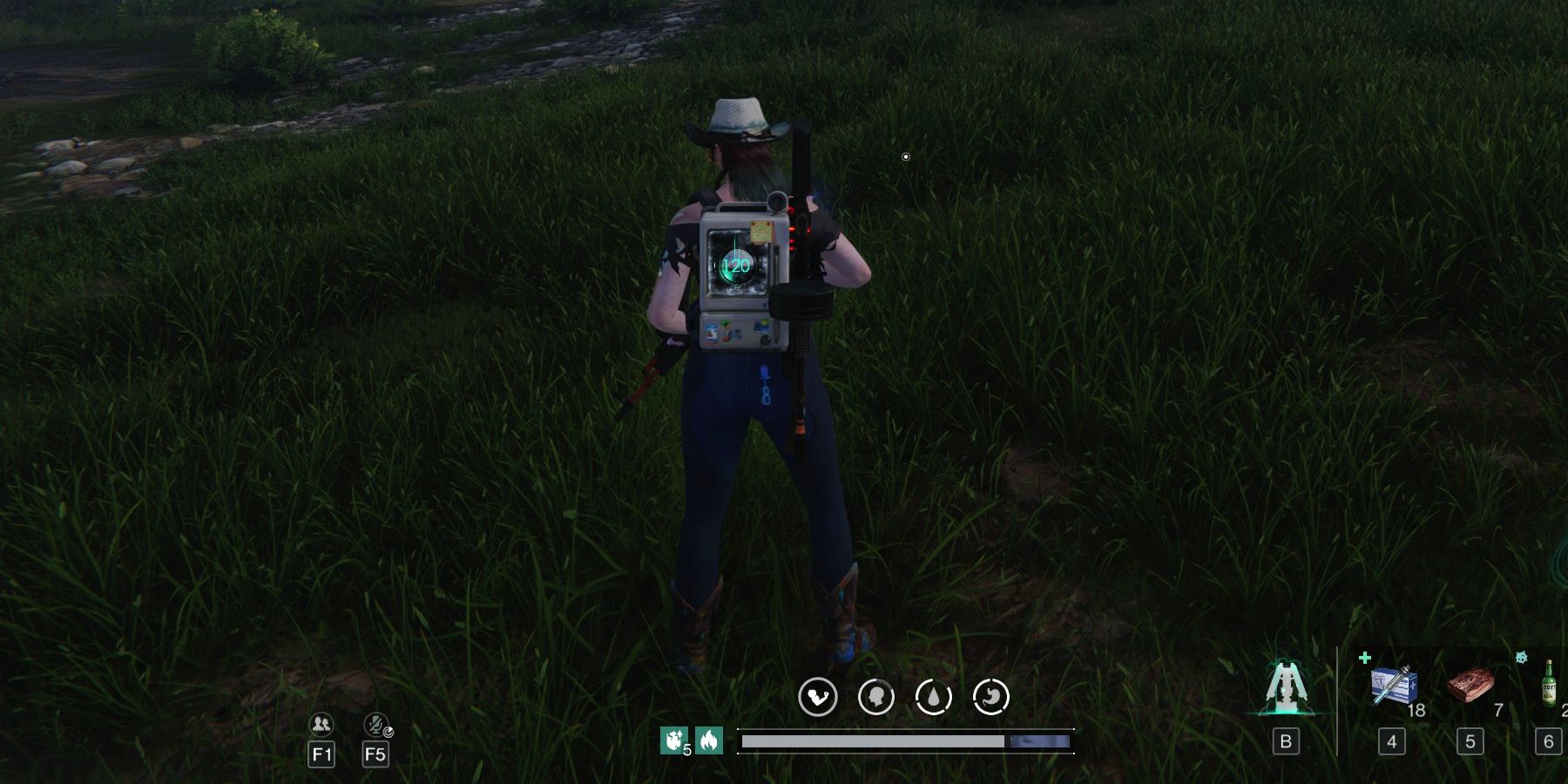Use the medical syringe kit in the hotbar

coord(1392,686)
